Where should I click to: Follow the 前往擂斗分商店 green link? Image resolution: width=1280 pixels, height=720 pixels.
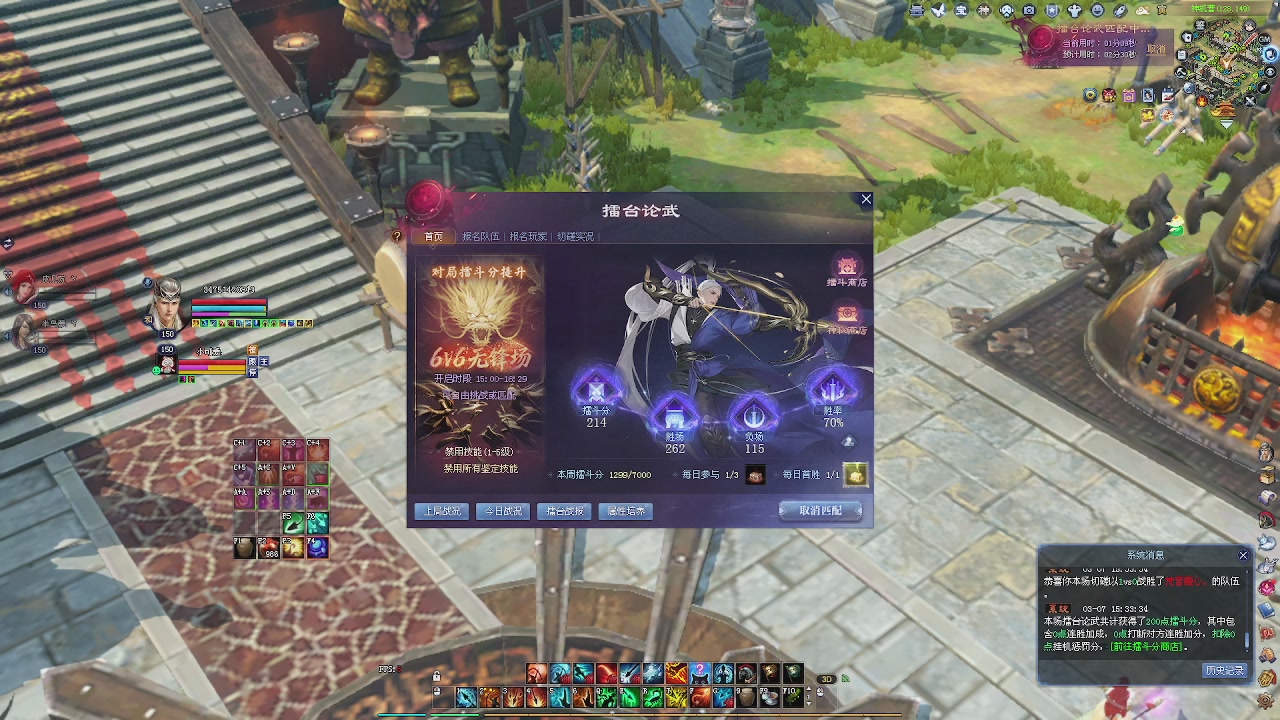click(x=1148, y=647)
